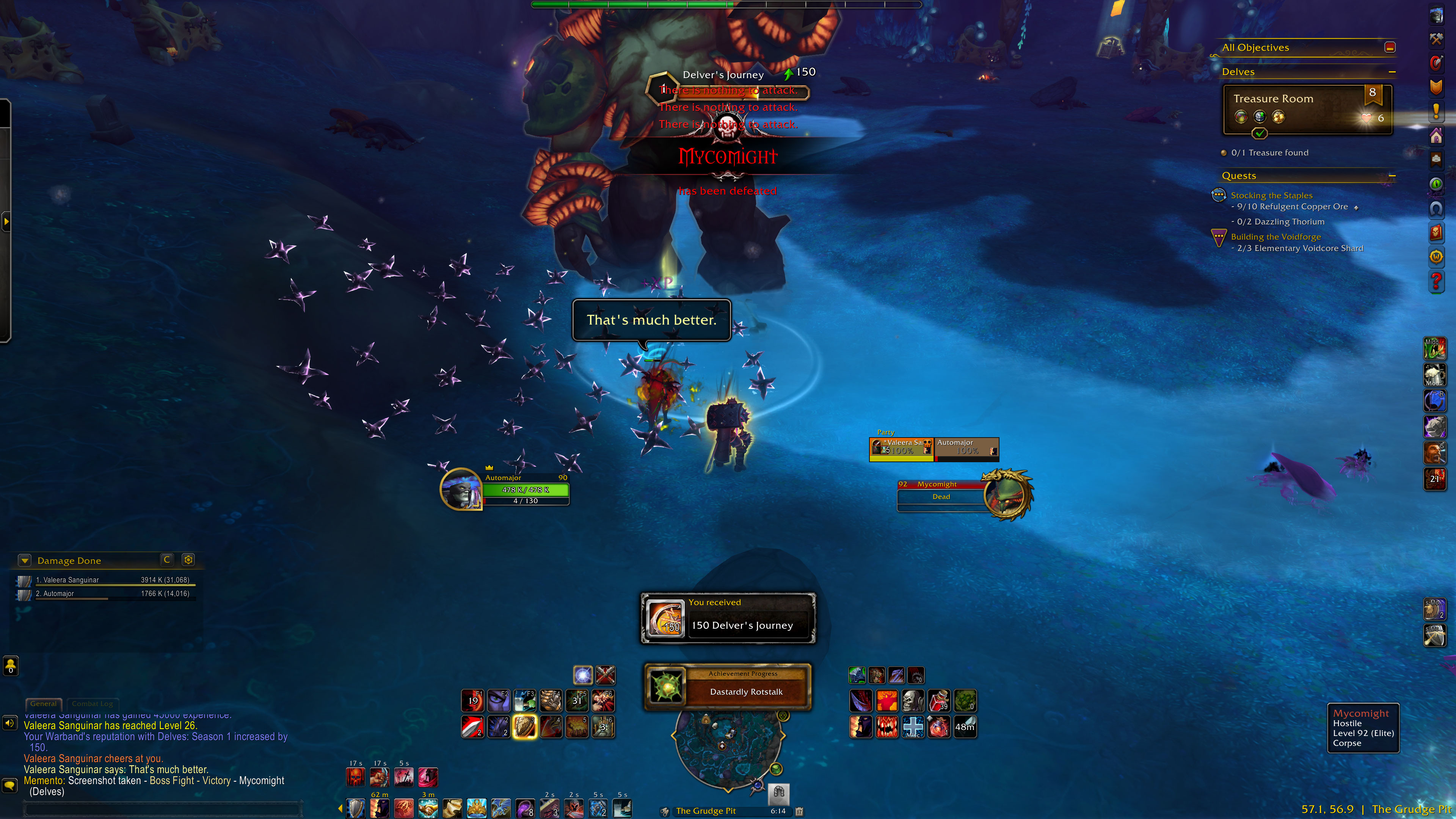Image resolution: width=1456 pixels, height=819 pixels.
Task: Open the chat speech bubble button
Action: [9, 785]
